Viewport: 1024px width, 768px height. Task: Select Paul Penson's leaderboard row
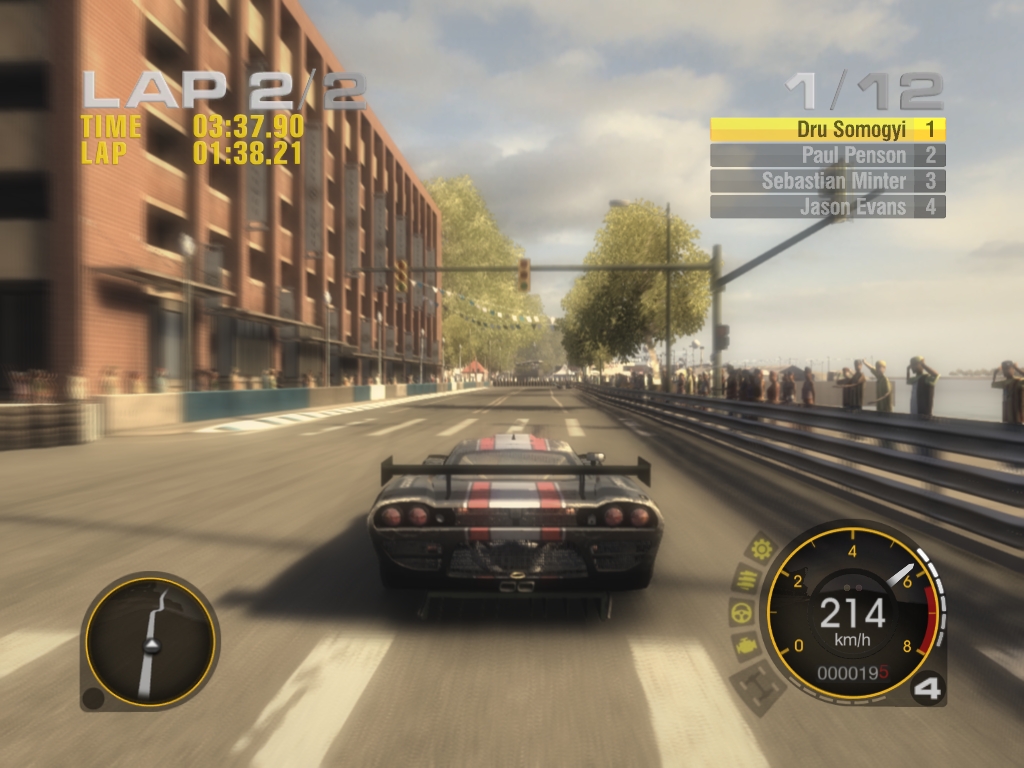pos(827,155)
